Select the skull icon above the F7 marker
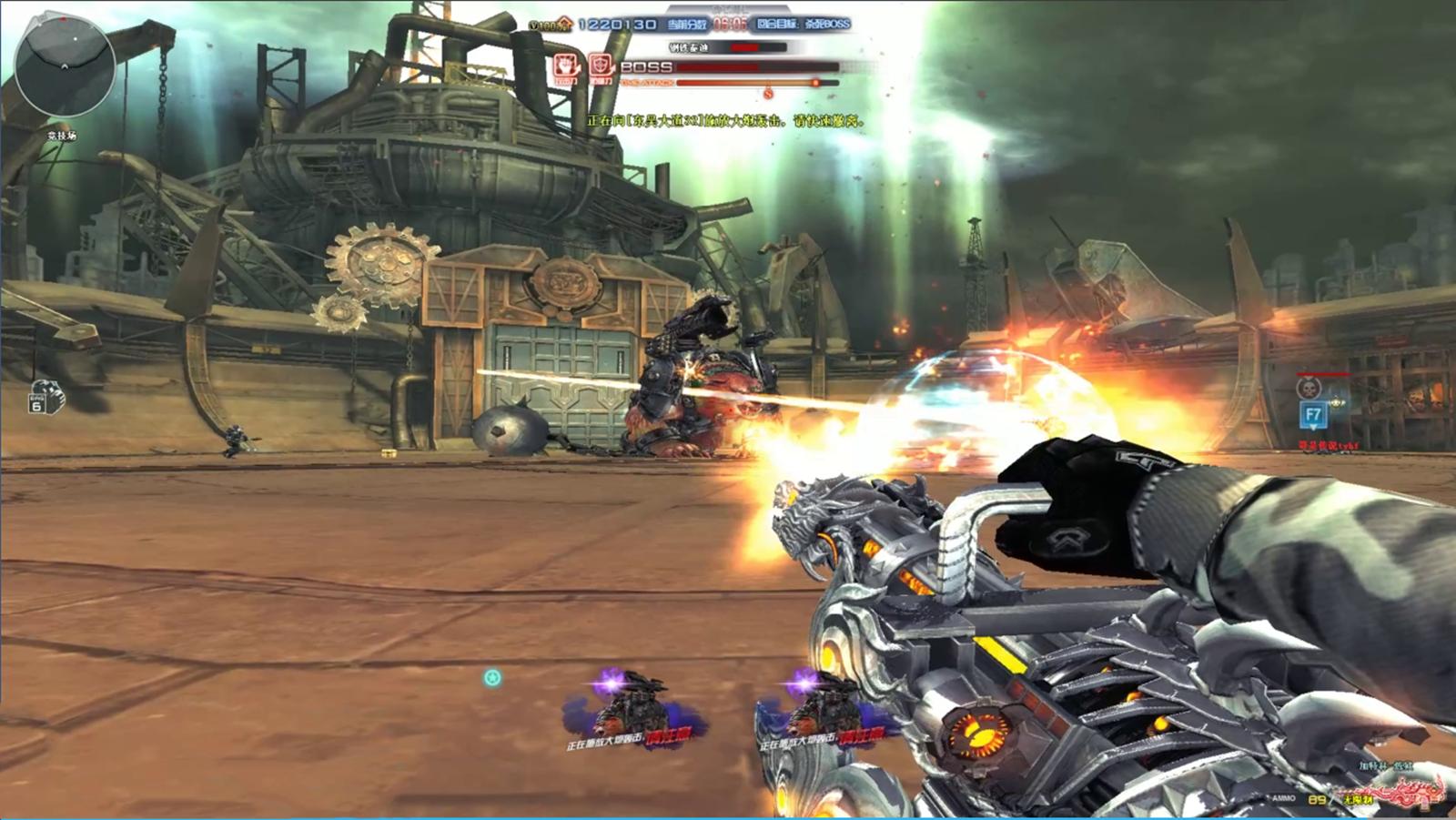Image resolution: width=1456 pixels, height=820 pixels. (1309, 389)
